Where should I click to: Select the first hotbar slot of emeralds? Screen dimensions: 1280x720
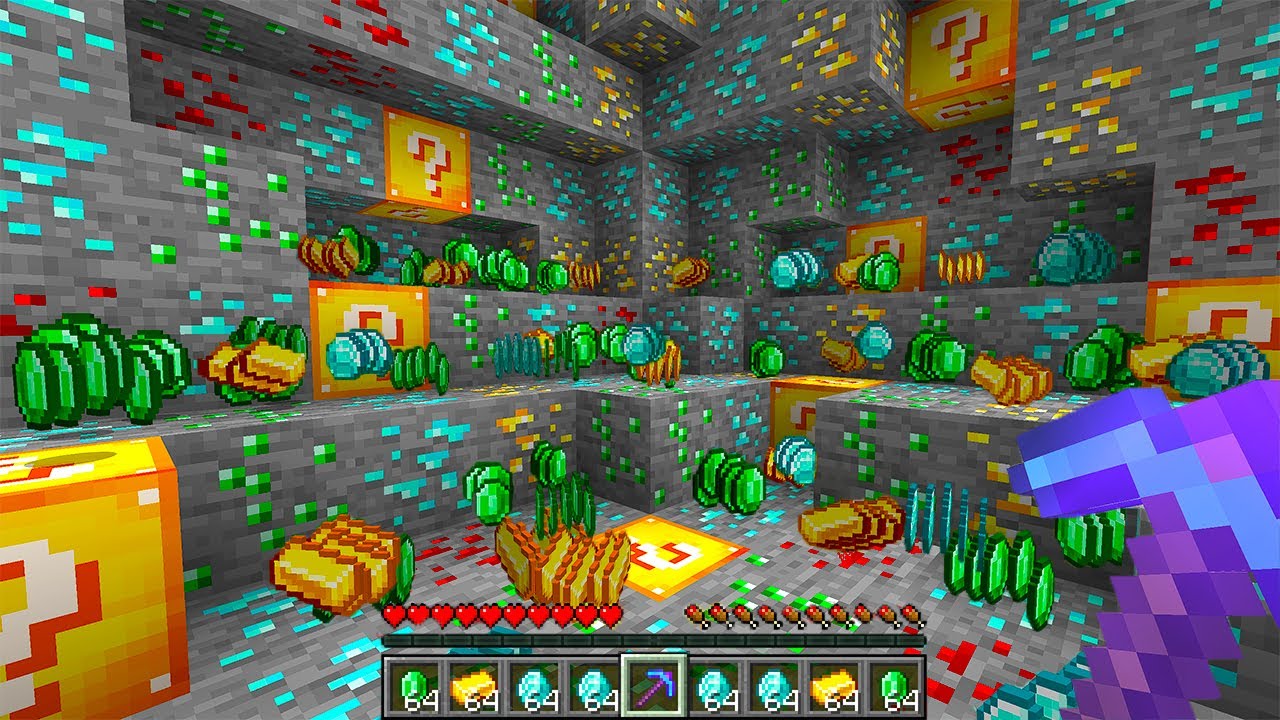[x=413, y=685]
